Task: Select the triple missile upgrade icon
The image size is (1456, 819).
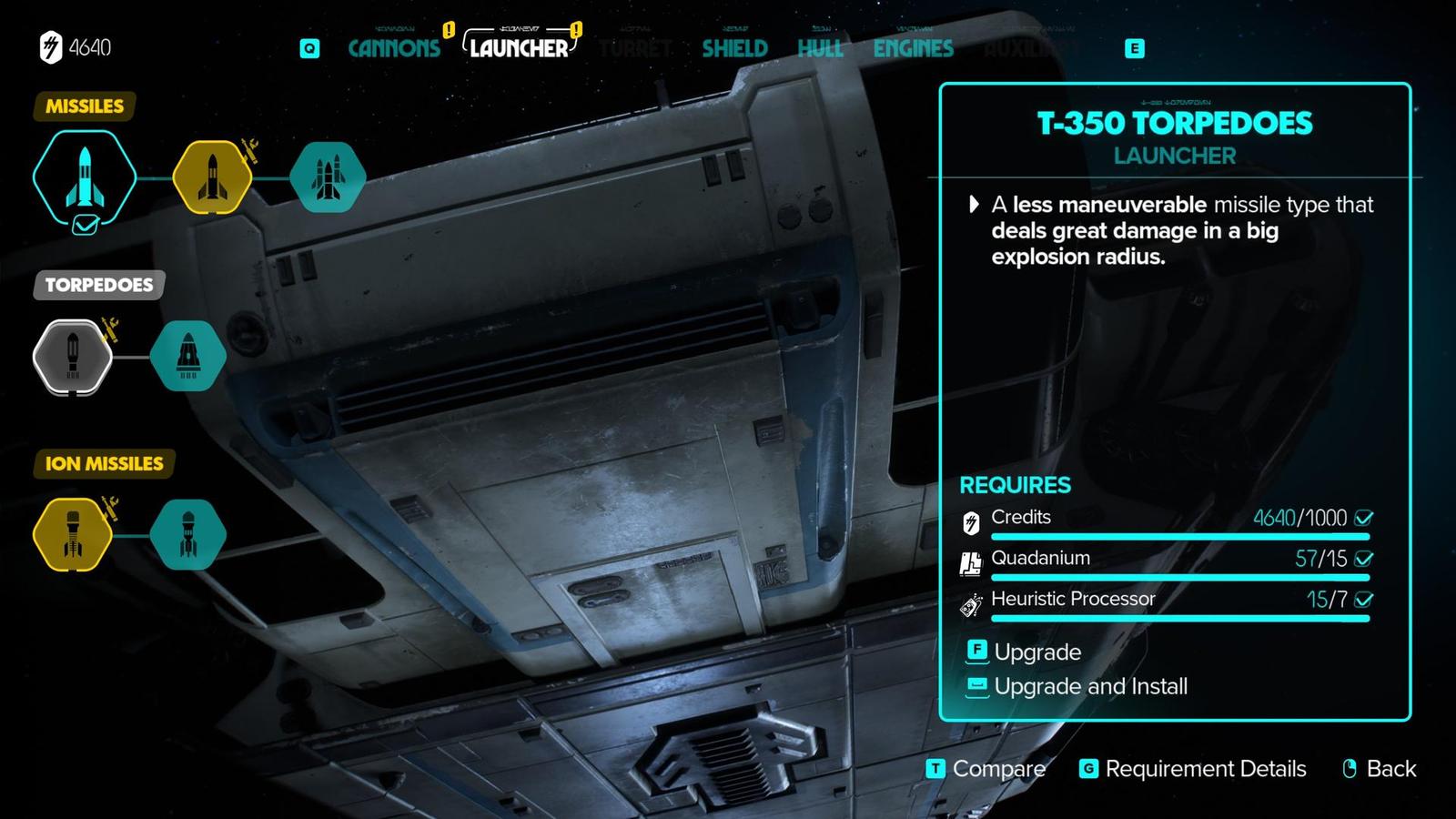Action: 328,177
